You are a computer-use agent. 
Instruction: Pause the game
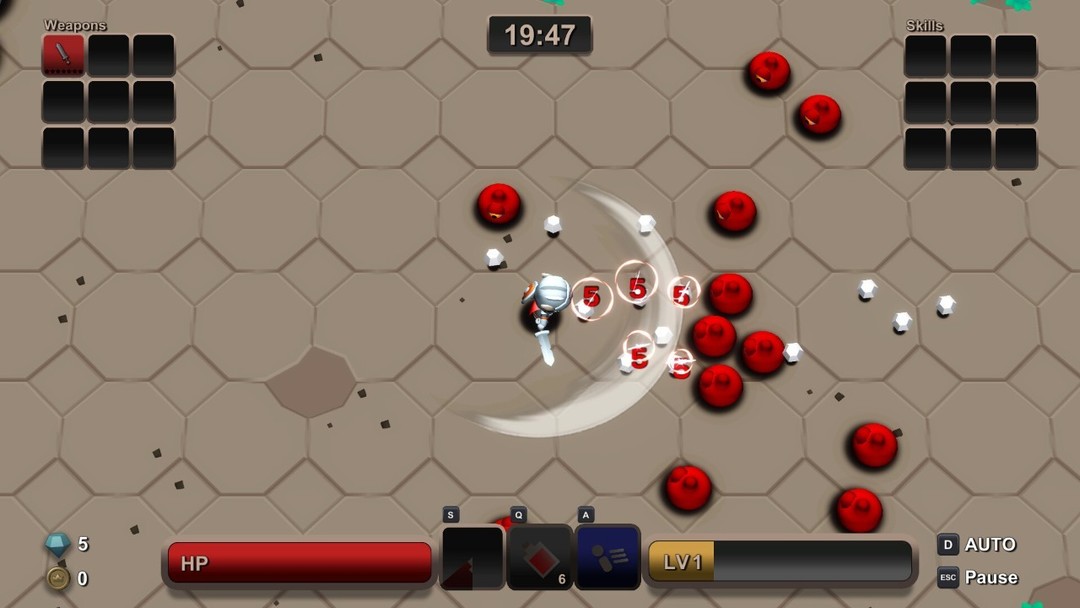click(977, 577)
